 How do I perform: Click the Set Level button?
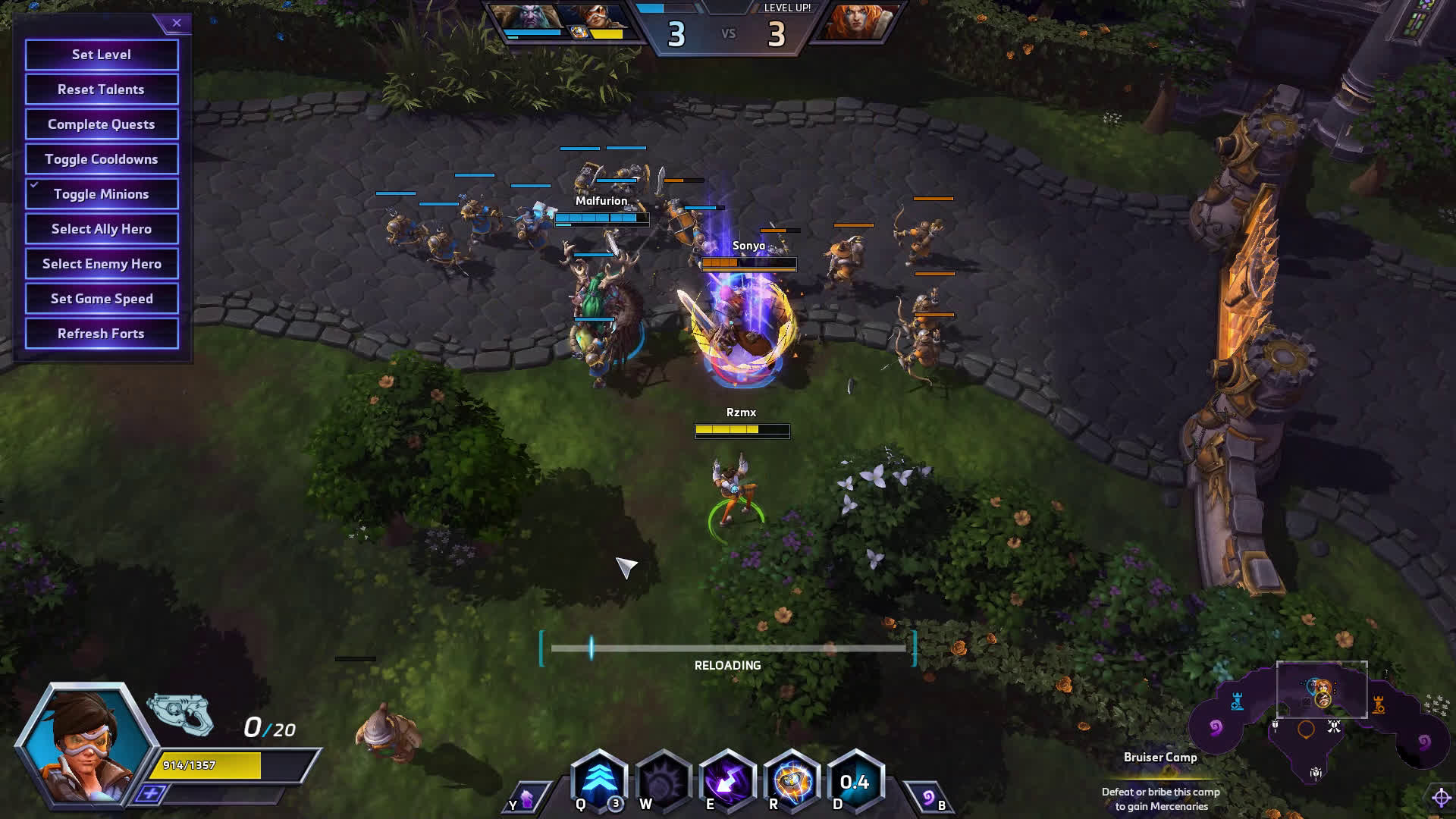pyautogui.click(x=102, y=55)
